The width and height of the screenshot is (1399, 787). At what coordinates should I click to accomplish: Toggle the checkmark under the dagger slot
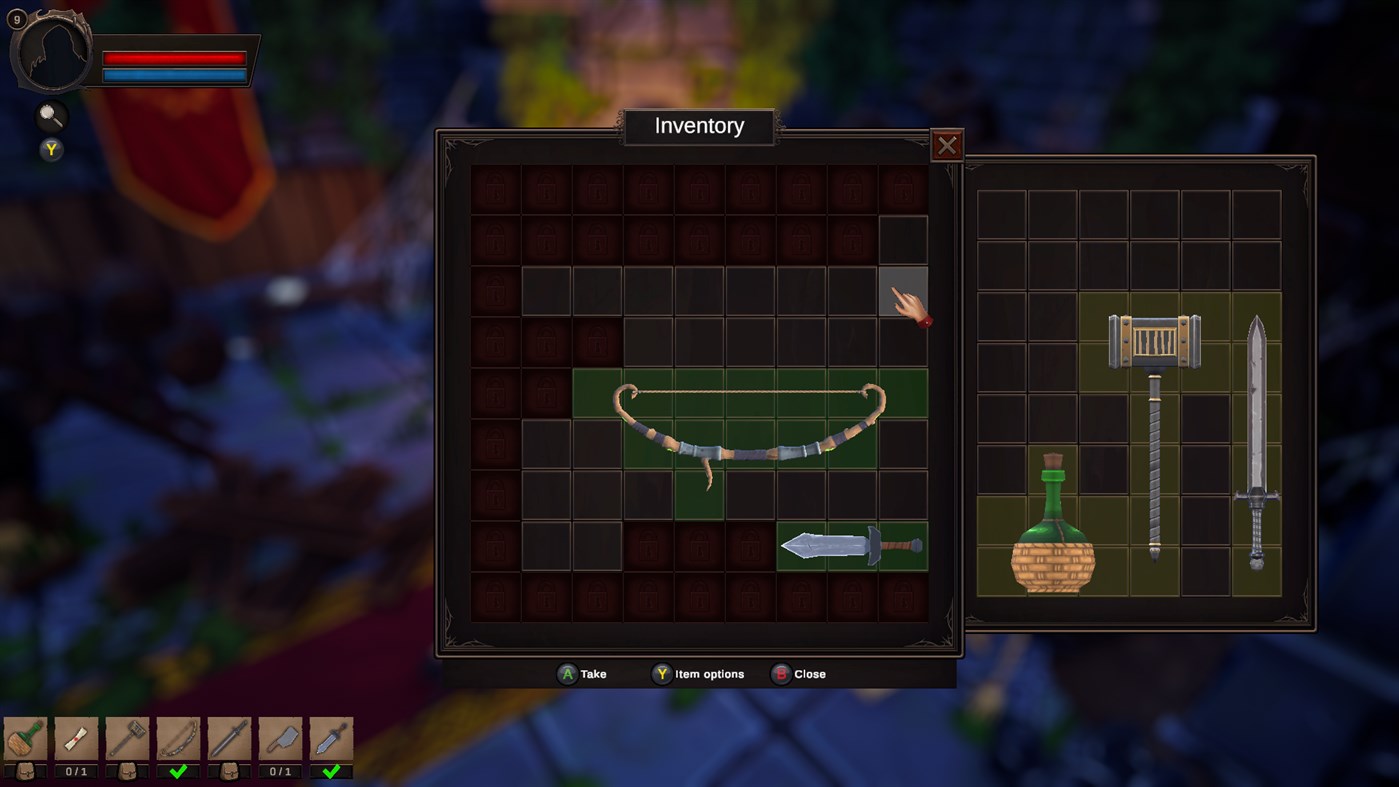330,771
